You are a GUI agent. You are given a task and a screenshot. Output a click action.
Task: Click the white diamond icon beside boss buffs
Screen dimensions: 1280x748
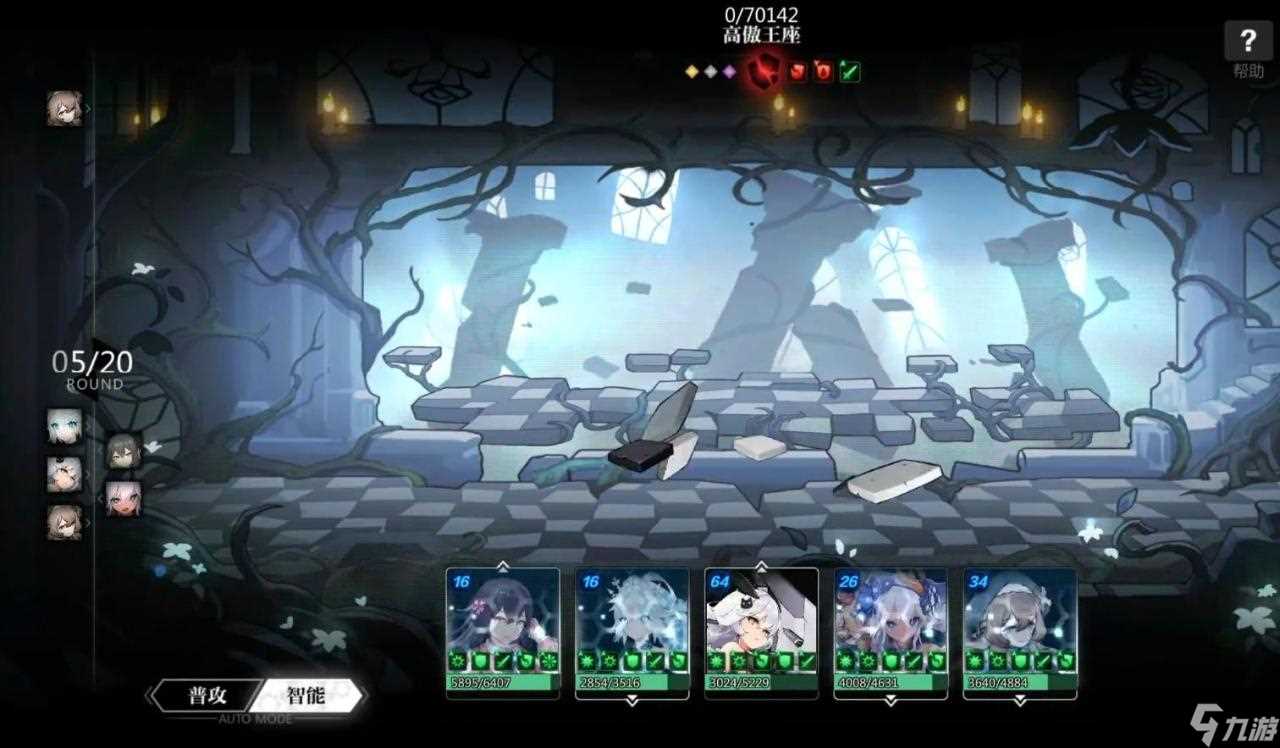click(710, 71)
